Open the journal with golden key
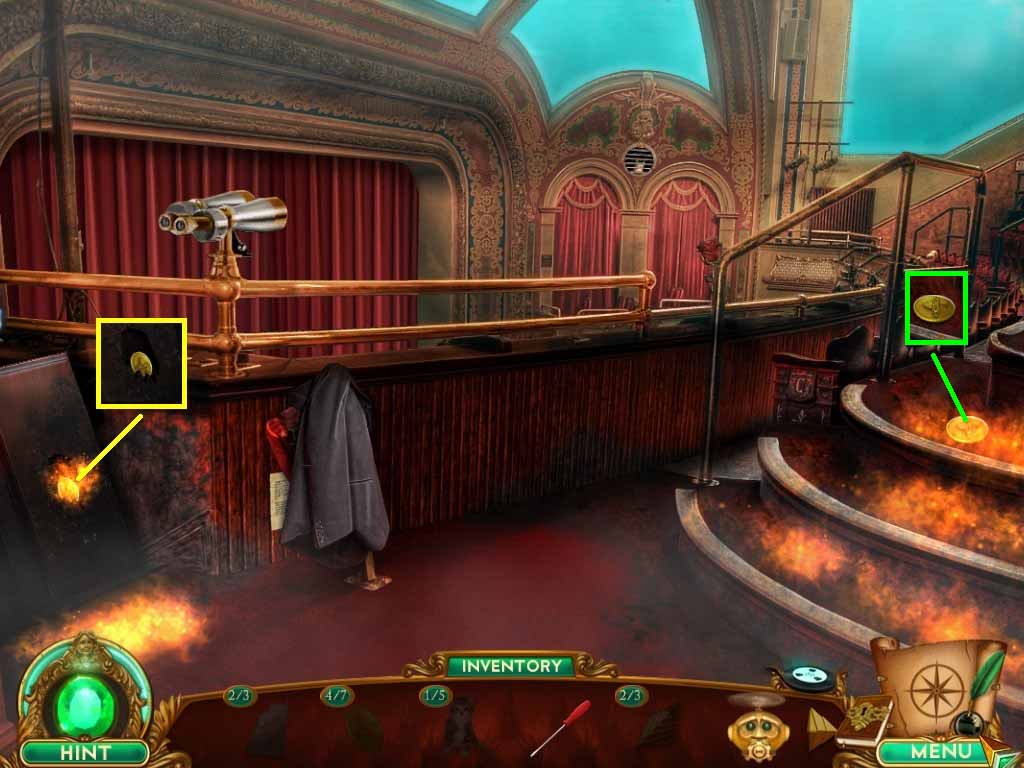 (x=862, y=718)
